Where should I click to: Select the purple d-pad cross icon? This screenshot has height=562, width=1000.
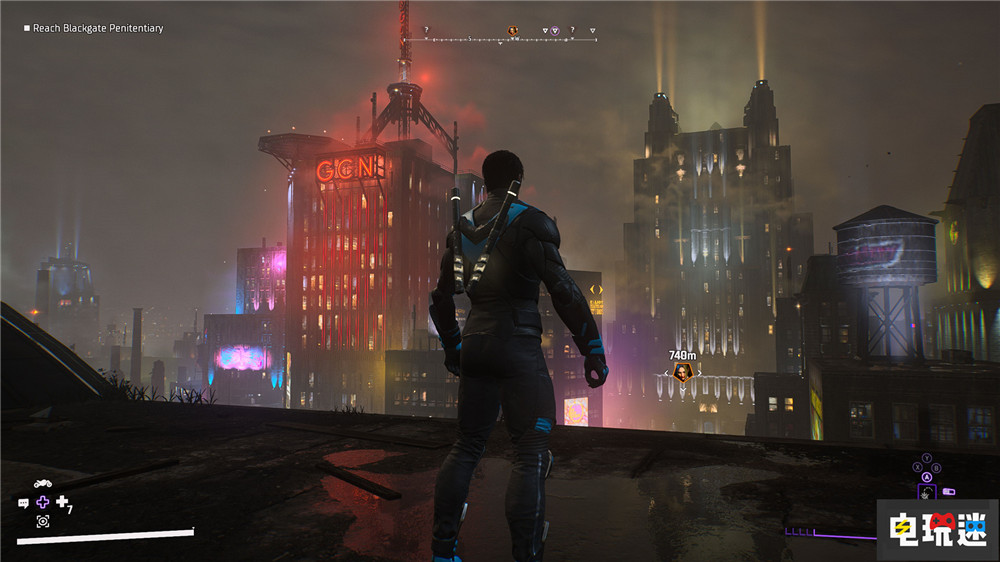point(42,502)
